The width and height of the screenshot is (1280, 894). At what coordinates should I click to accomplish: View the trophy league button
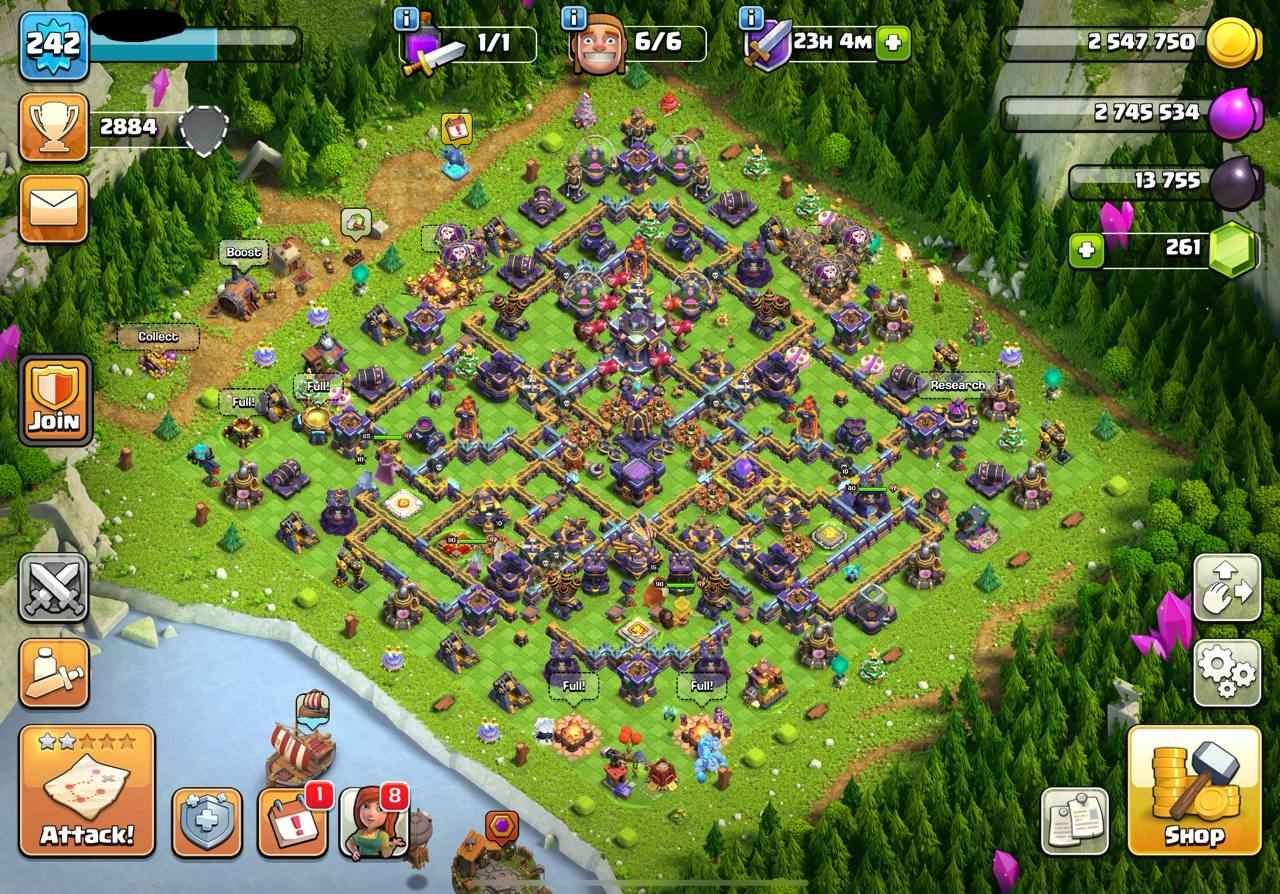click(x=53, y=127)
